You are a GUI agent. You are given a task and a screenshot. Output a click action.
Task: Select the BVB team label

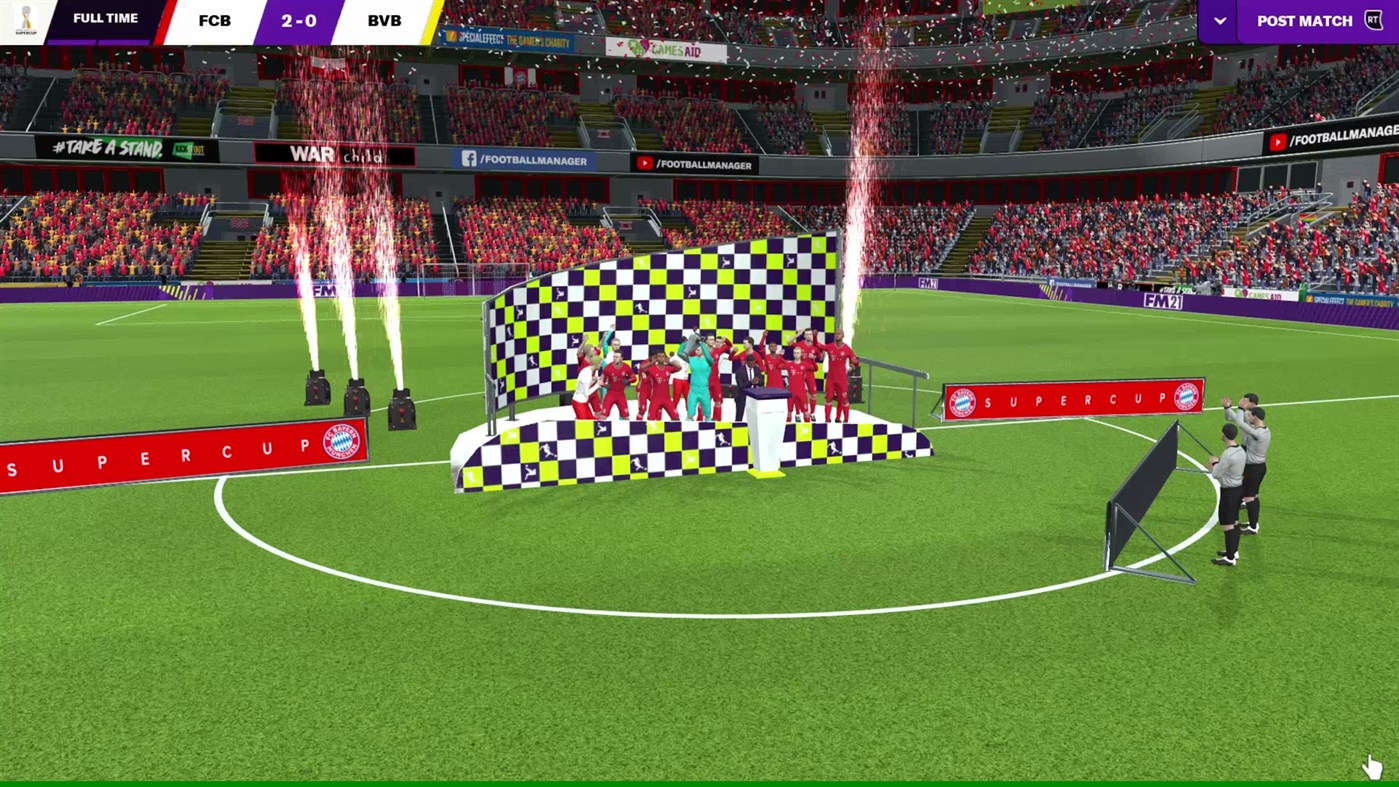384,19
